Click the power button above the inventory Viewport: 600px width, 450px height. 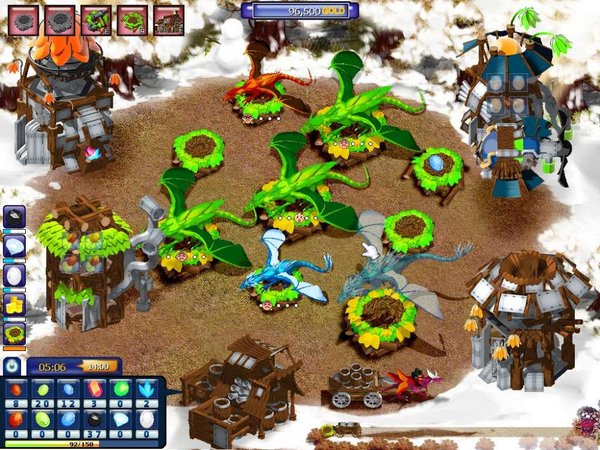tap(14, 367)
